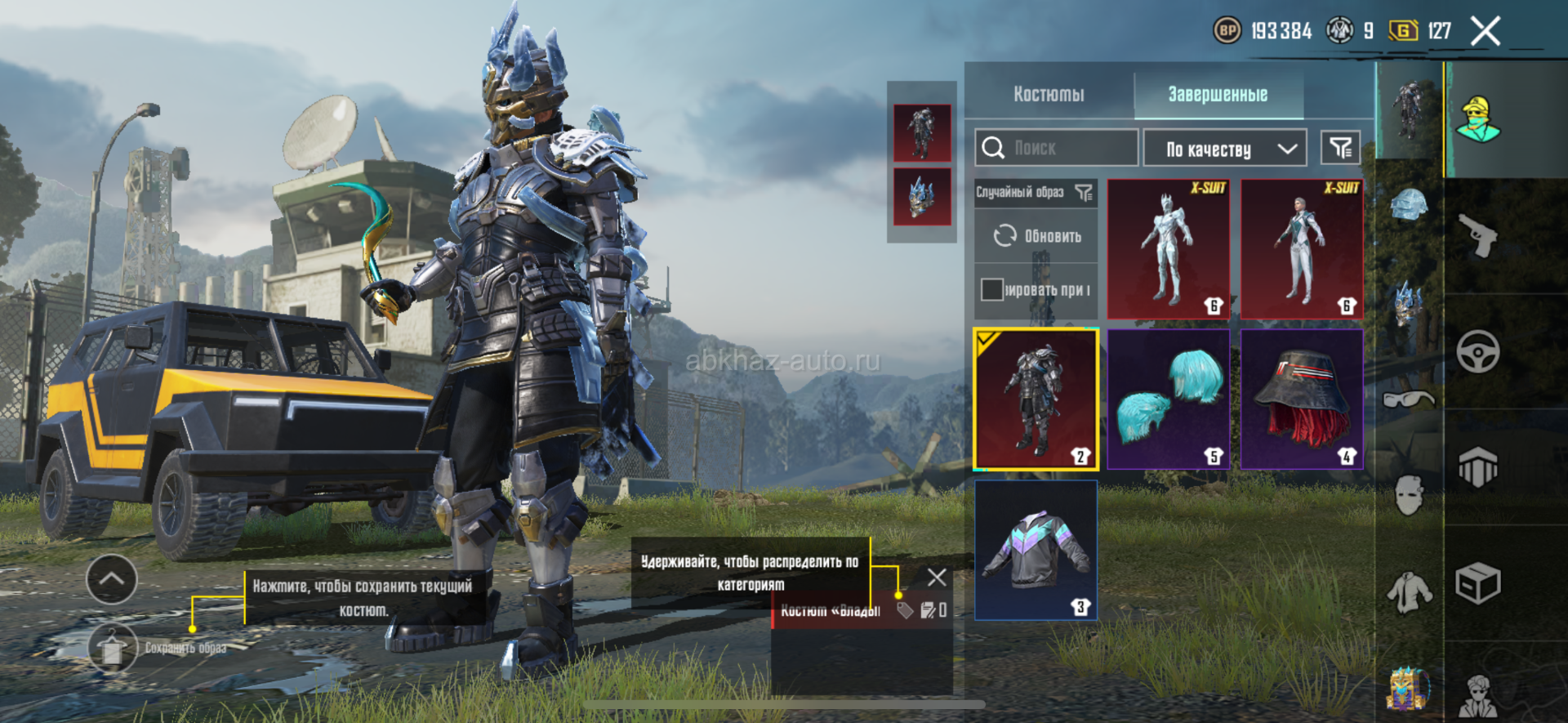
Task: Open the steering wheel vehicles category
Action: click(1477, 352)
